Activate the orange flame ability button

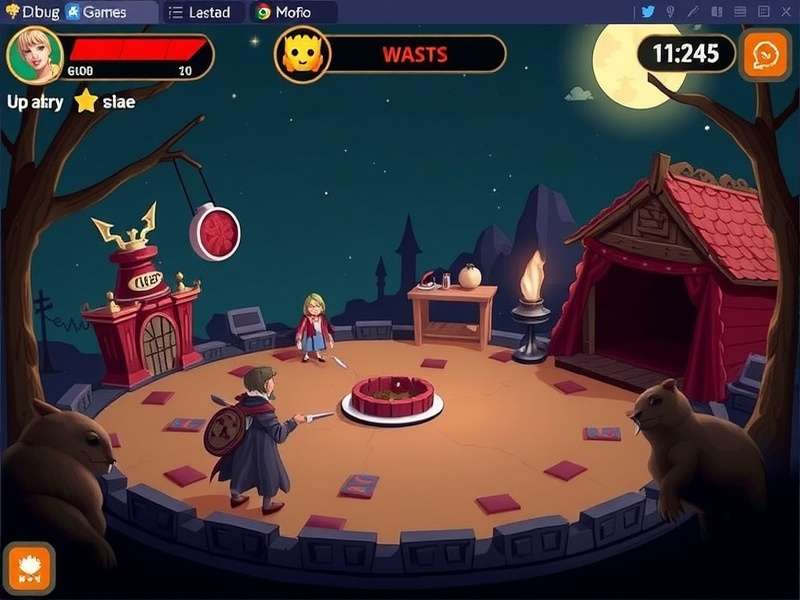pos(29,567)
